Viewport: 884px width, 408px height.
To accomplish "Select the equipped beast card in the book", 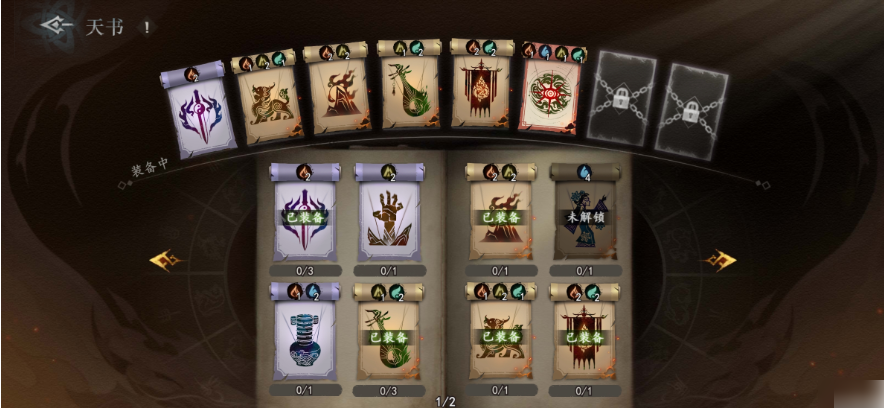I will tap(500, 335).
